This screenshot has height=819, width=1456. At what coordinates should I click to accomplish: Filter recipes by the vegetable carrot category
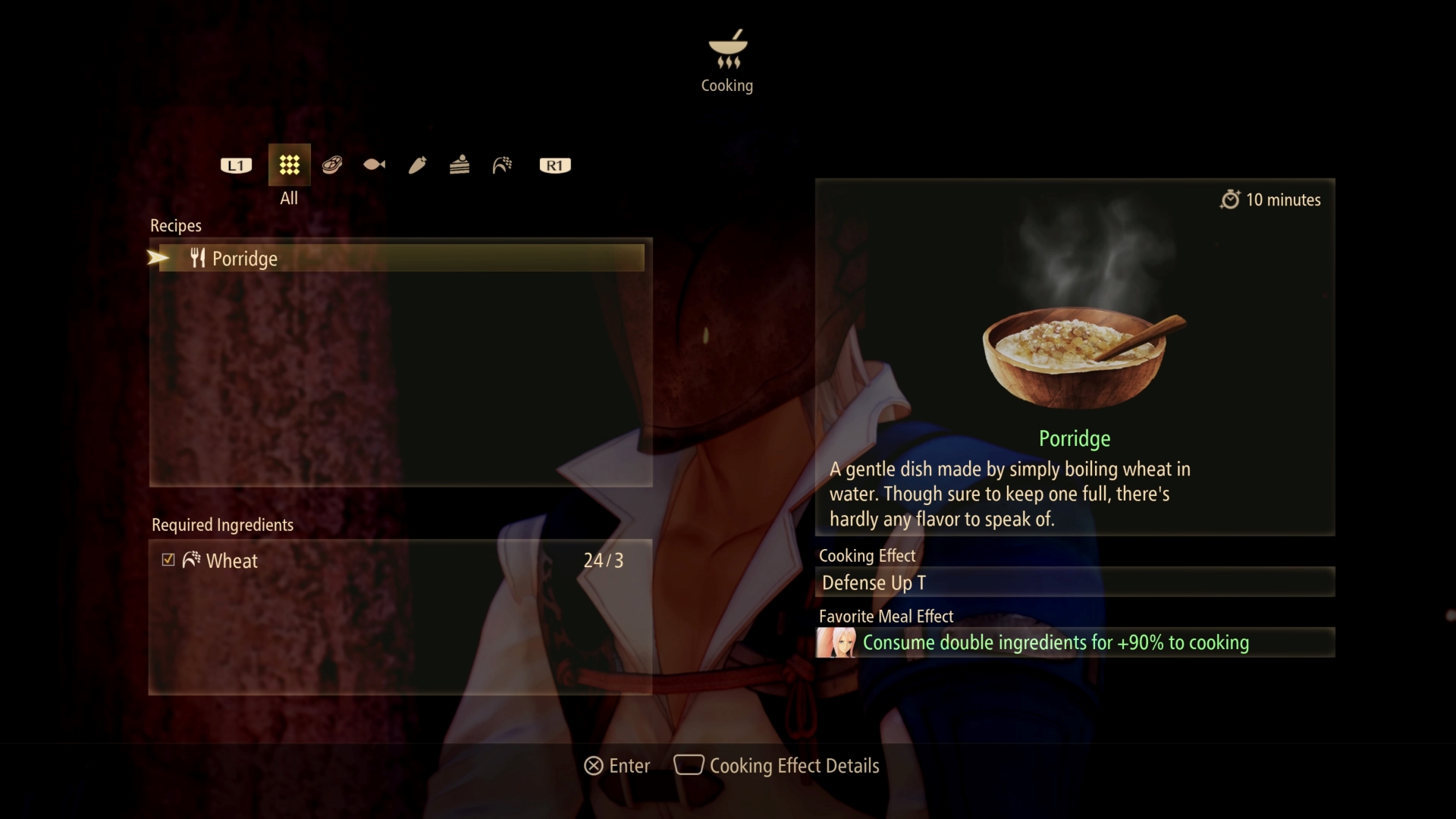[417, 165]
